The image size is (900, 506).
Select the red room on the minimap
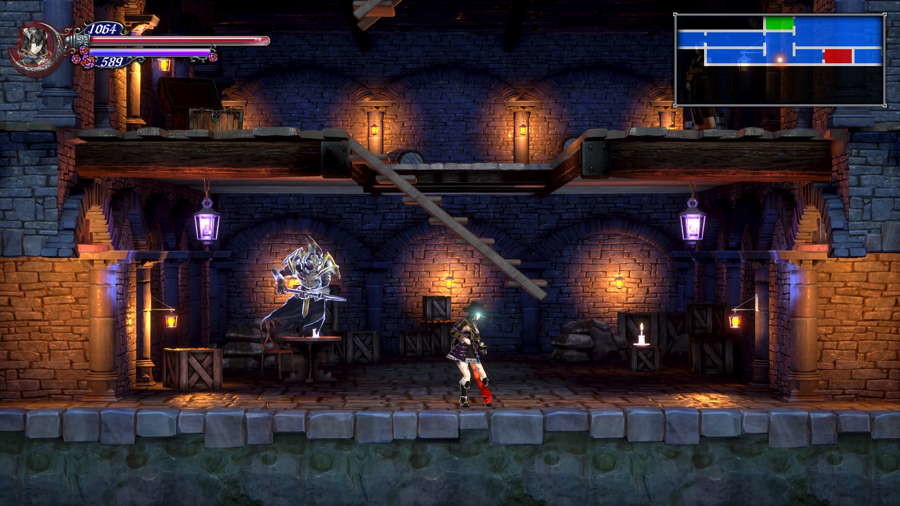click(838, 56)
